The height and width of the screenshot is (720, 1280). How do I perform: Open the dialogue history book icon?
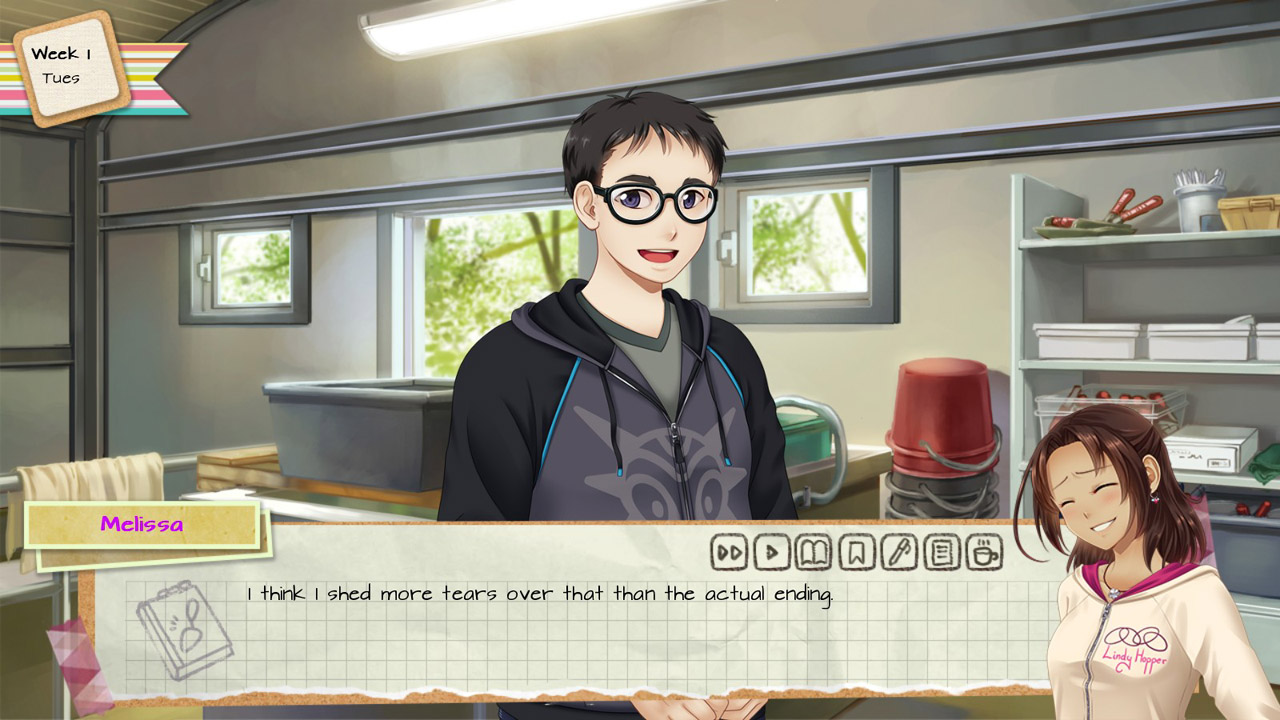tap(813, 550)
